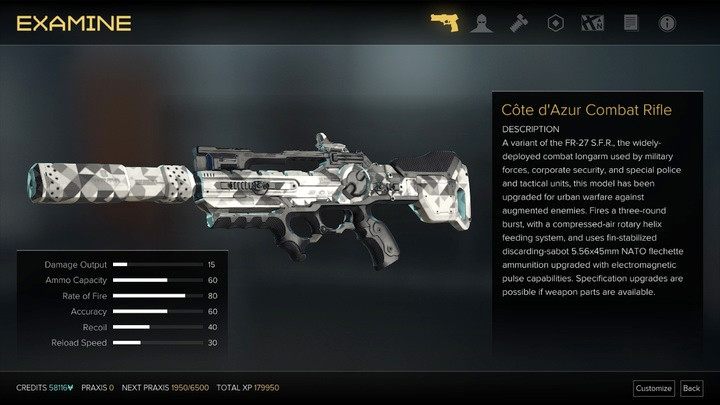The image size is (720, 405).
Task: Switch to the info circle tab
Action: pos(667,21)
